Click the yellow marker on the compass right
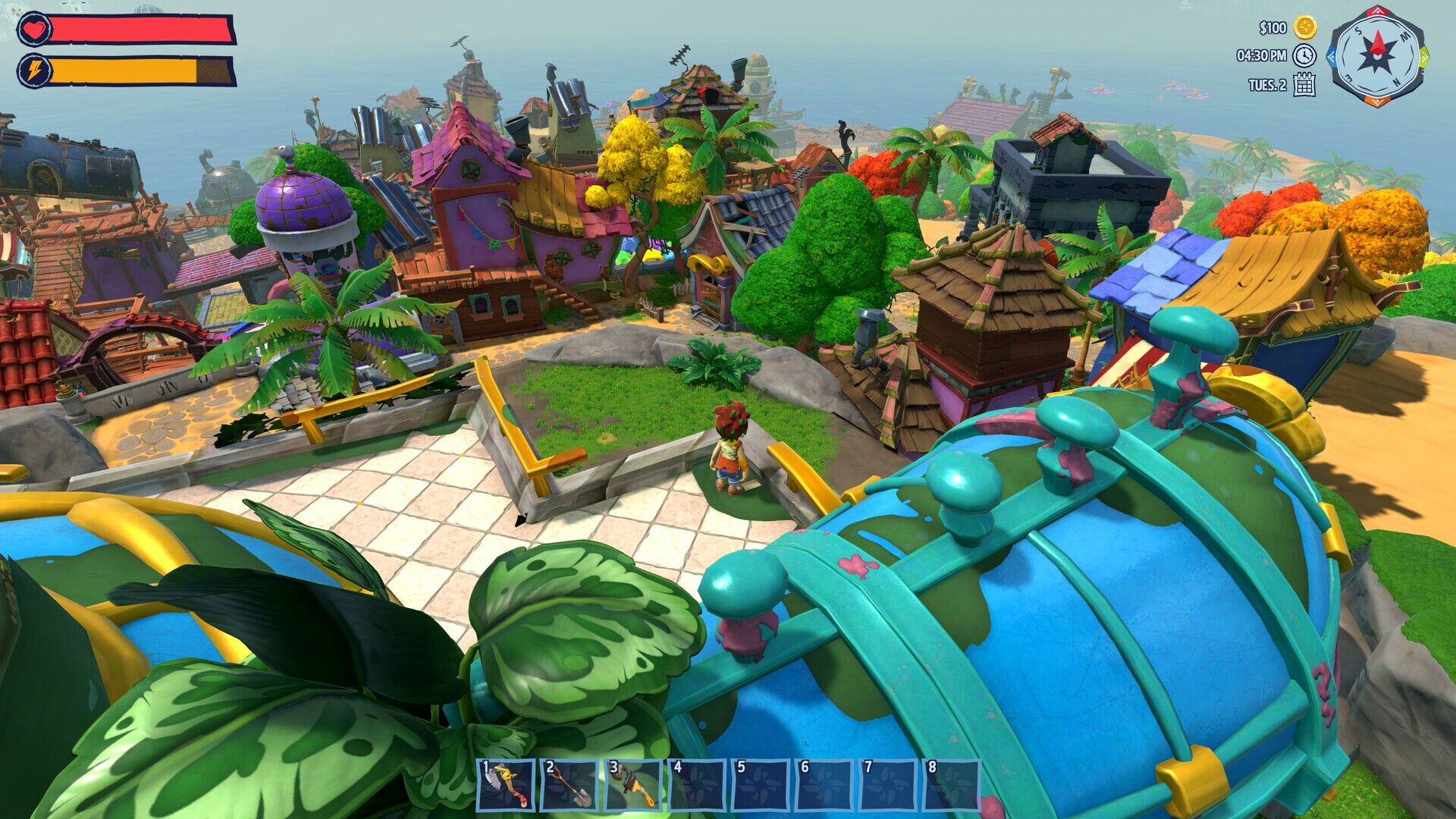Screen dimensions: 1456x819 (x=1424, y=58)
